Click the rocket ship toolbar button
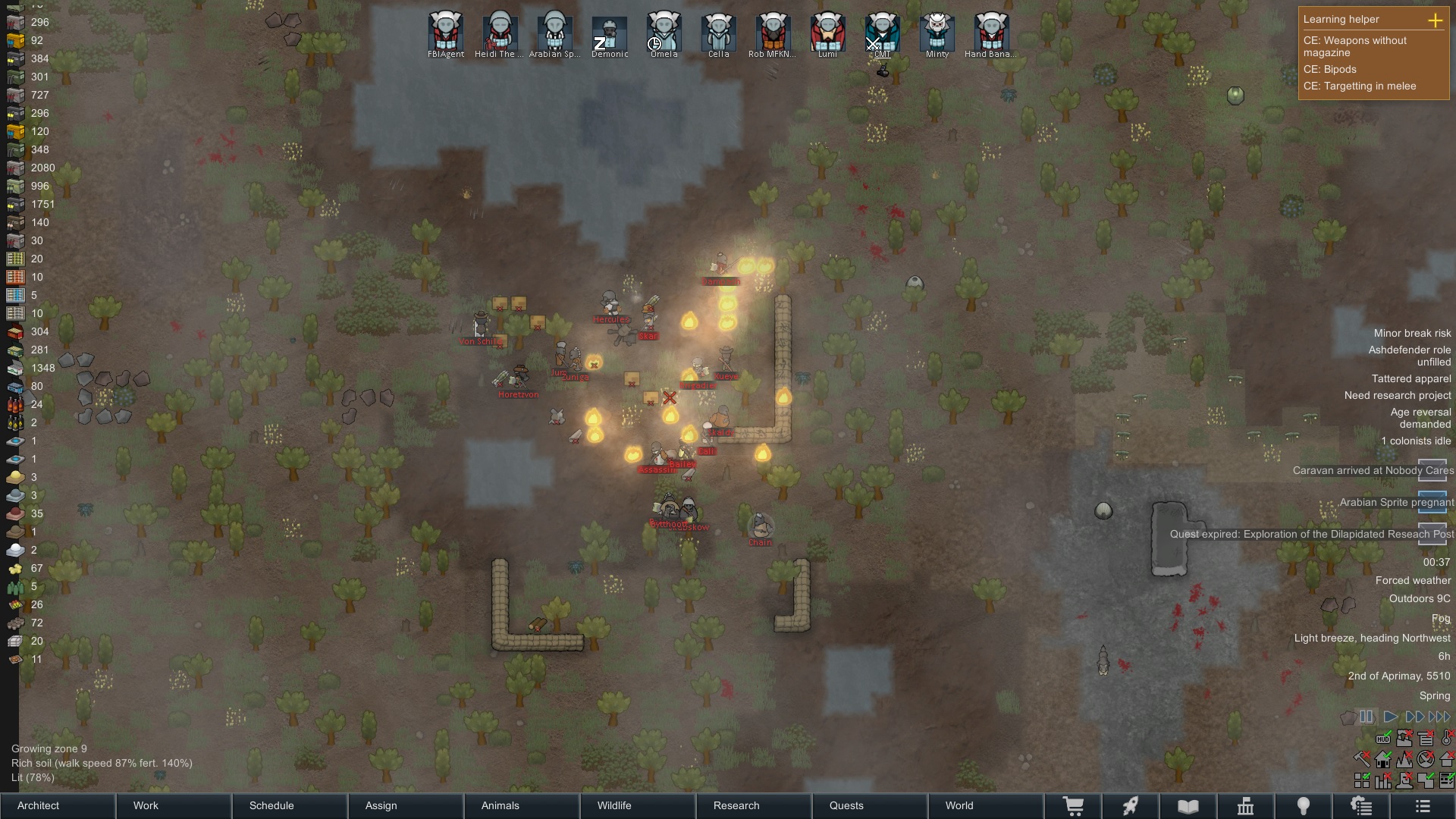The height and width of the screenshot is (819, 1456). 1130,806
